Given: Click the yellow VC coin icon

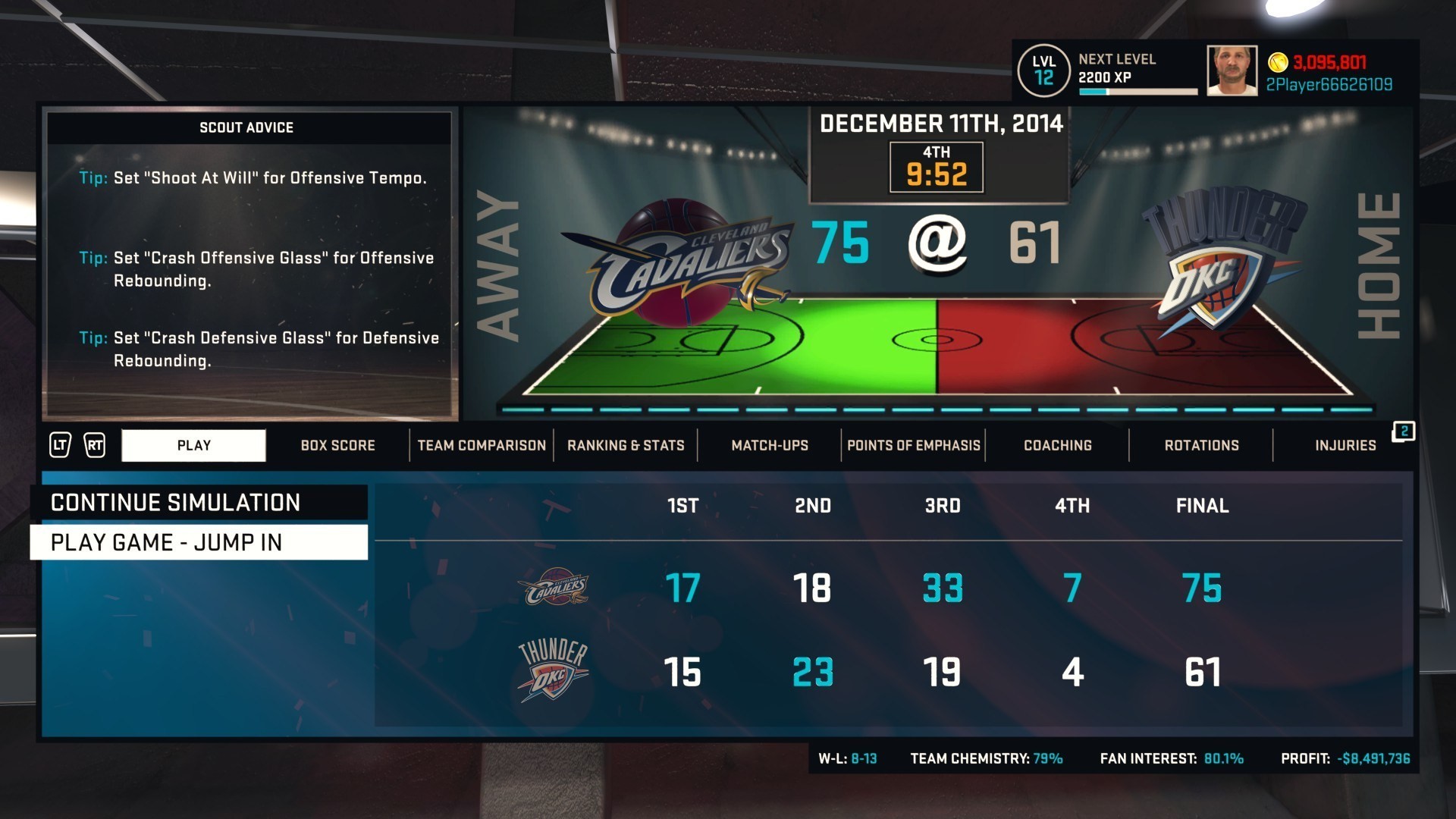Looking at the screenshot, I should pyautogui.click(x=1279, y=64).
